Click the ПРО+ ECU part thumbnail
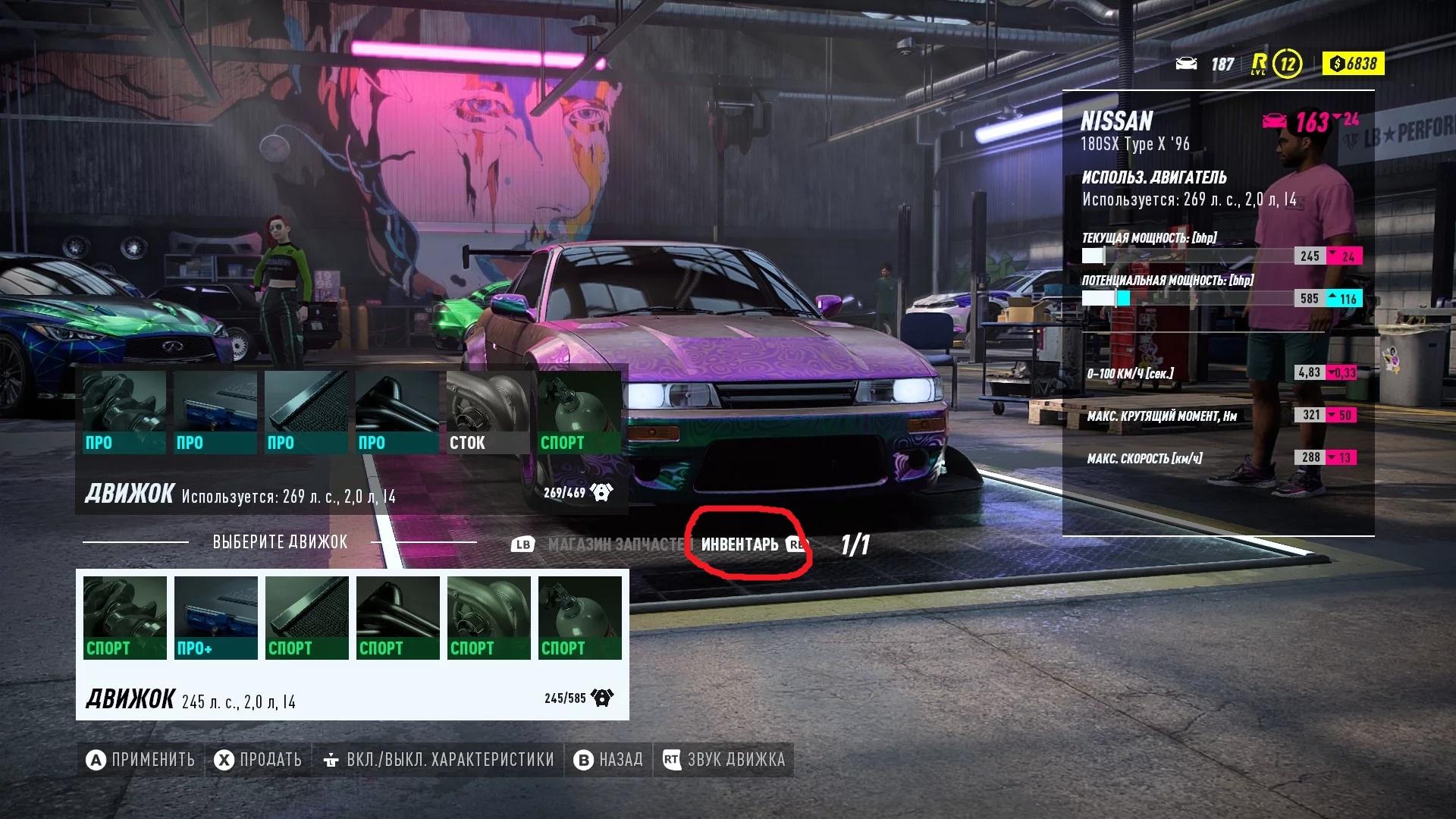 216,617
